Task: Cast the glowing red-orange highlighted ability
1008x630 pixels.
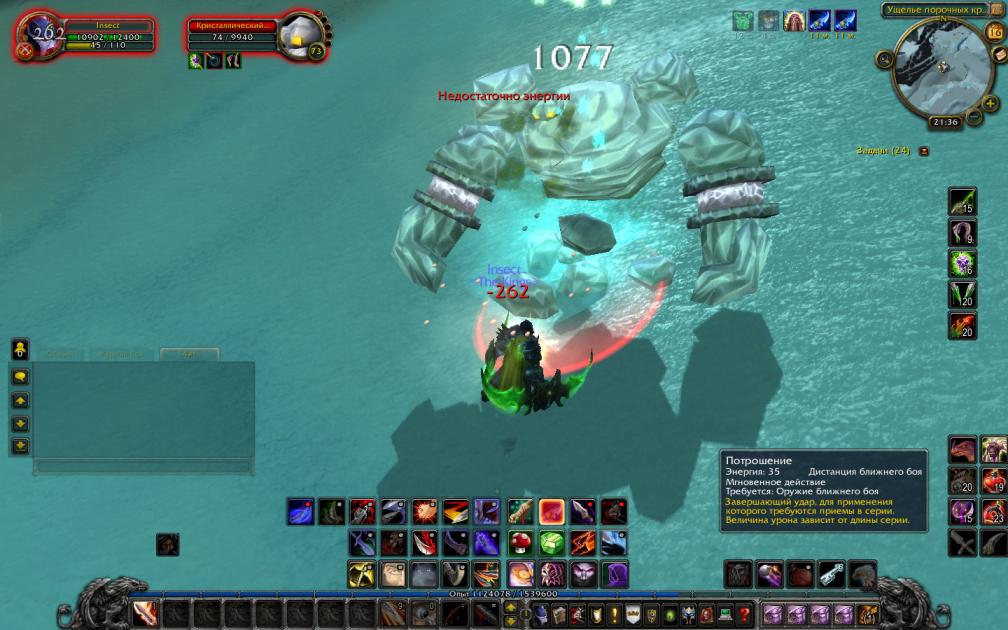Action: coord(551,511)
